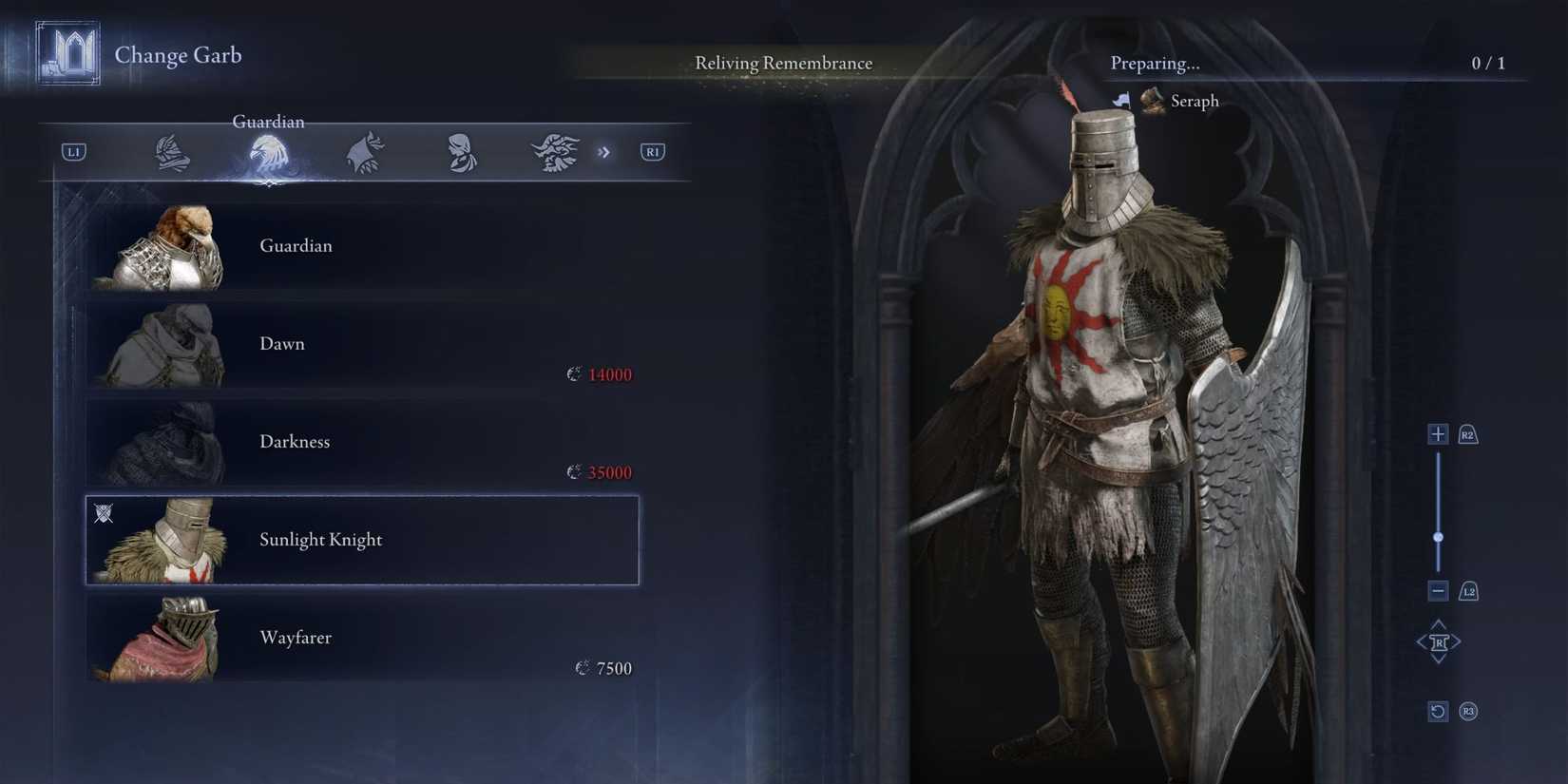This screenshot has width=1568, height=784.
Task: Select the Guardian default garb
Action: click(x=361, y=246)
